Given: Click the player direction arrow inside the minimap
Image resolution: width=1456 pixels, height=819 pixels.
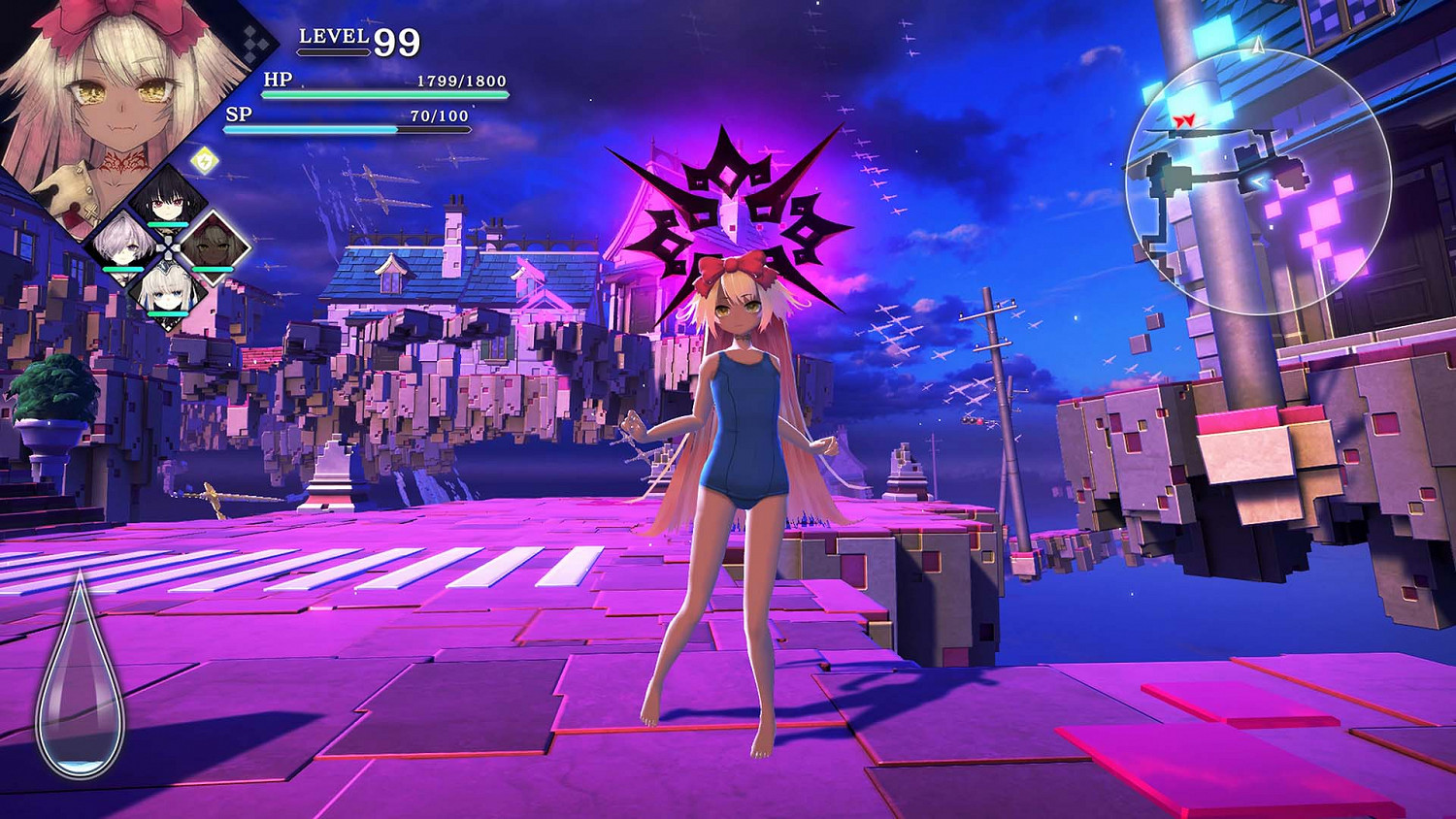Looking at the screenshot, I should tap(1260, 179).
